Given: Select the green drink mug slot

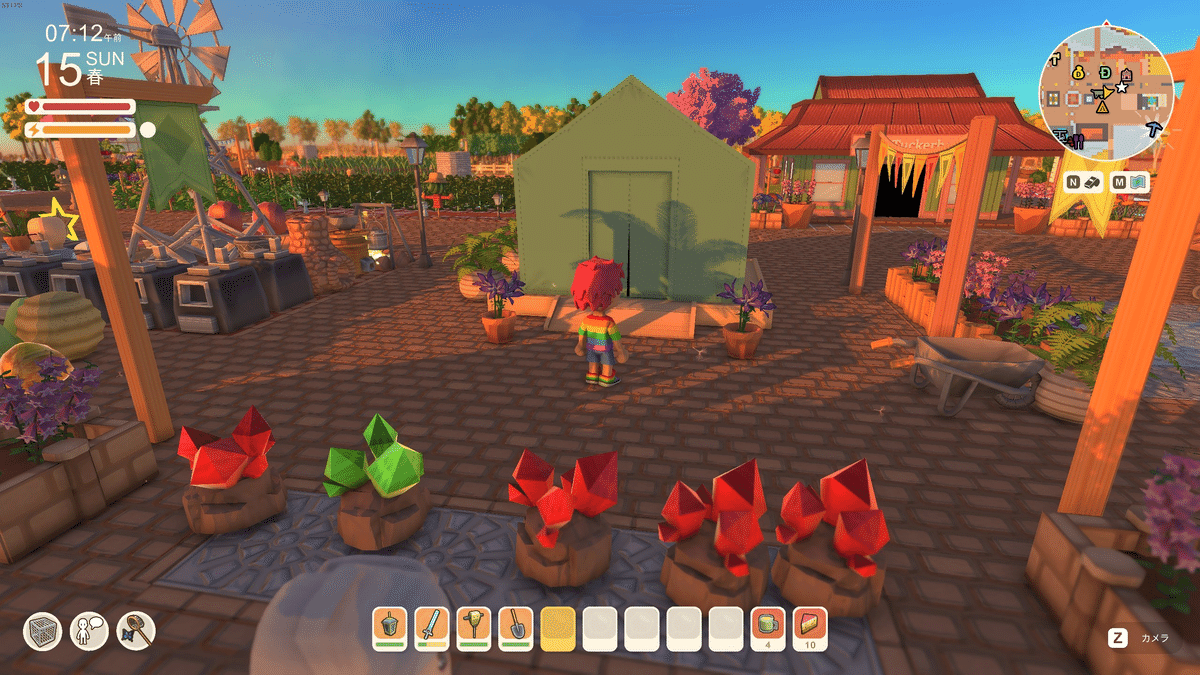Looking at the screenshot, I should (767, 629).
